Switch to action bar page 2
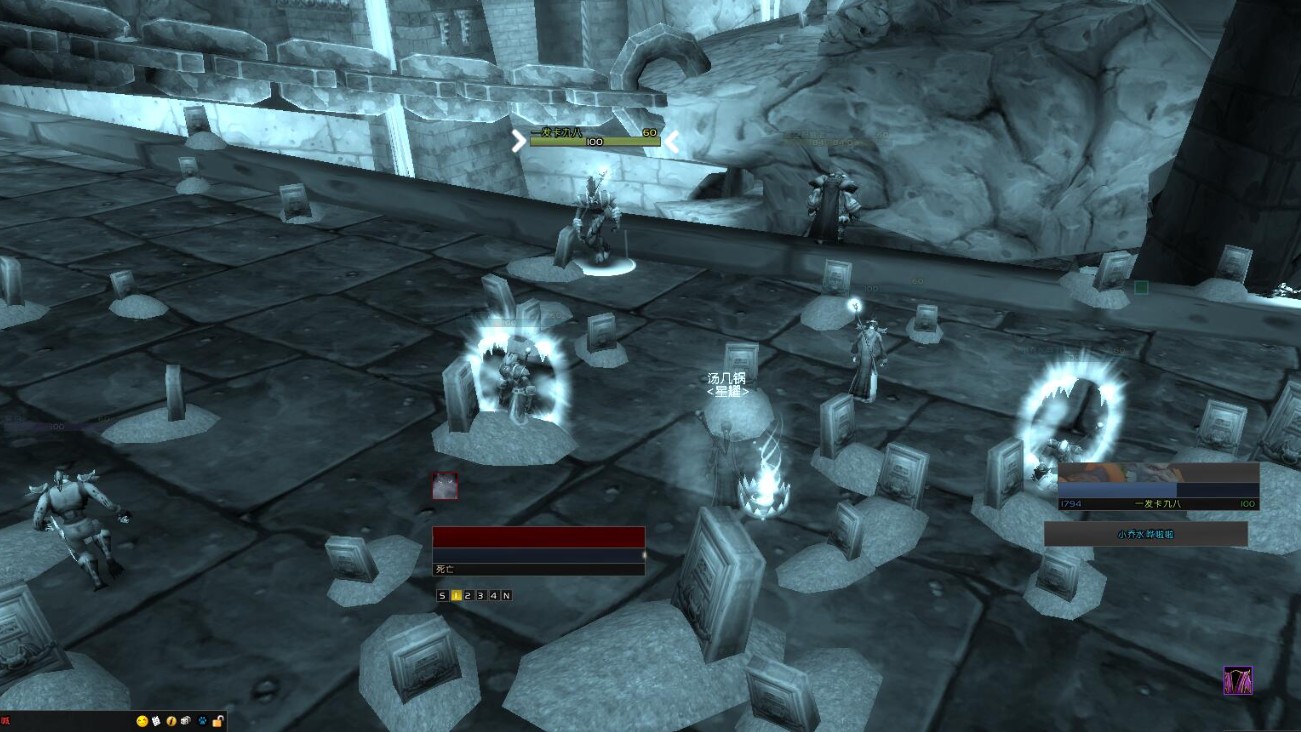Image resolution: width=1301 pixels, height=732 pixels. click(x=468, y=596)
